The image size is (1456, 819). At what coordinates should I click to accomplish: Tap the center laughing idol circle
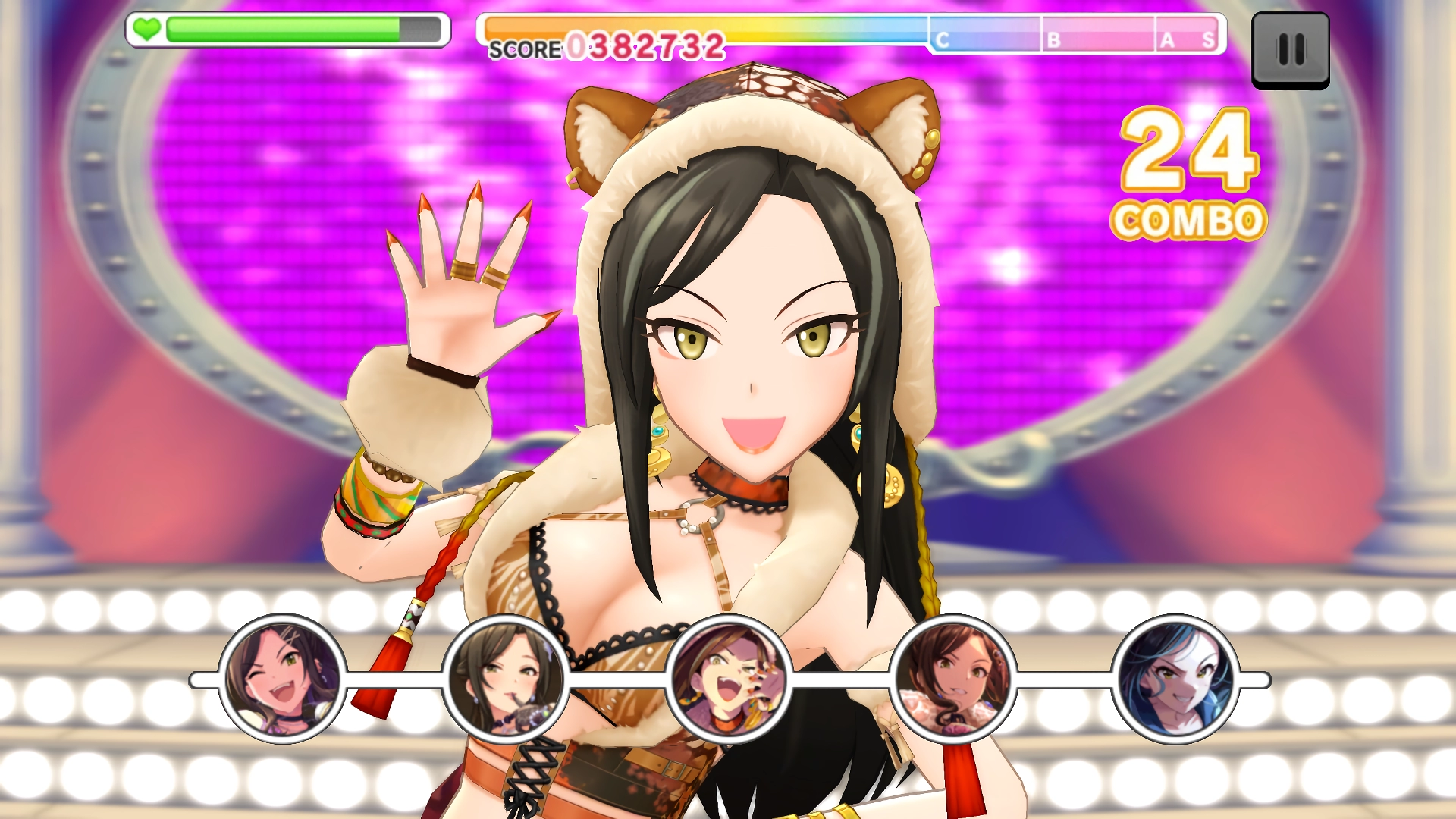click(x=729, y=679)
